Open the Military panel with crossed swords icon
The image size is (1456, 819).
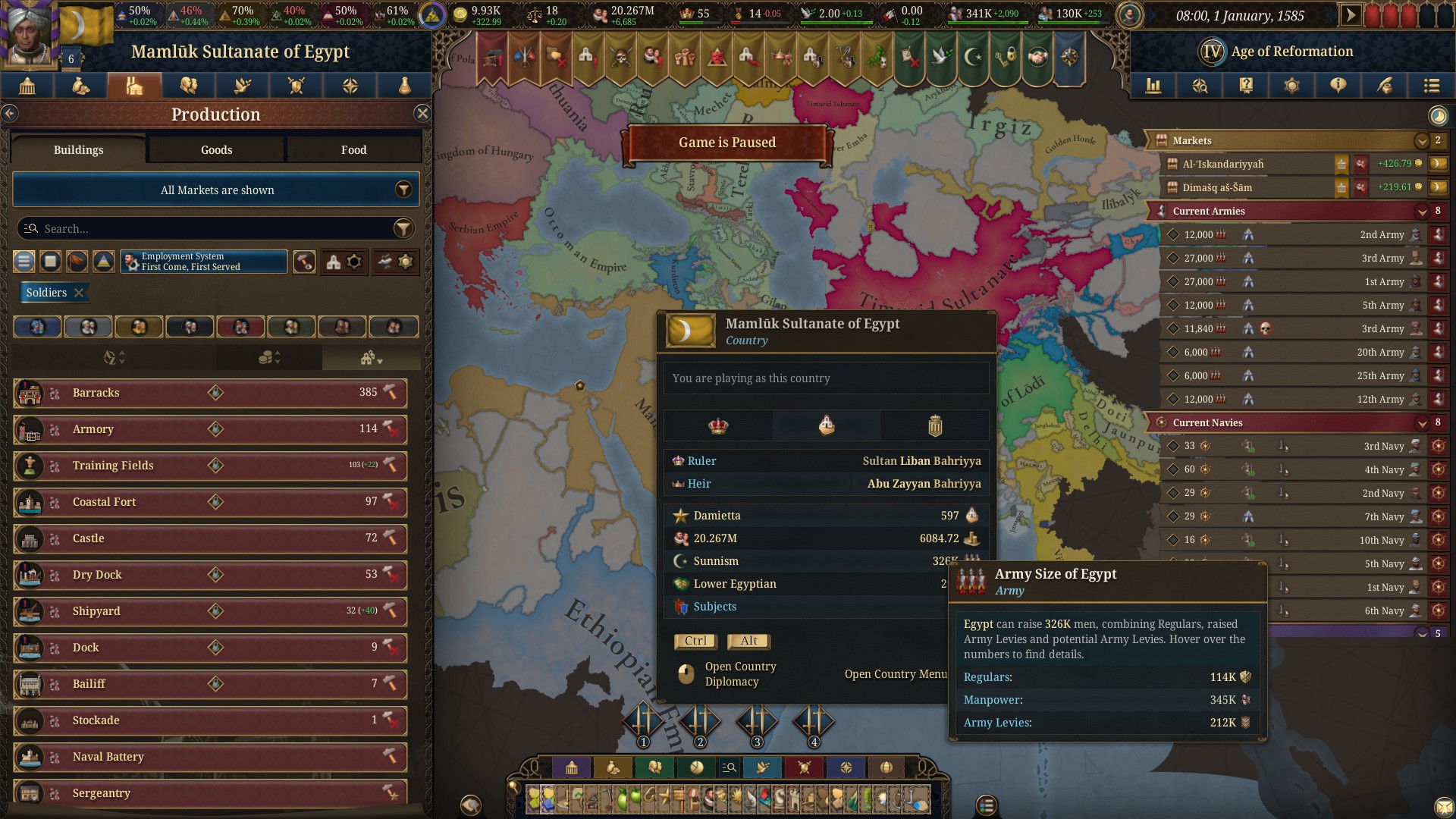[x=296, y=86]
